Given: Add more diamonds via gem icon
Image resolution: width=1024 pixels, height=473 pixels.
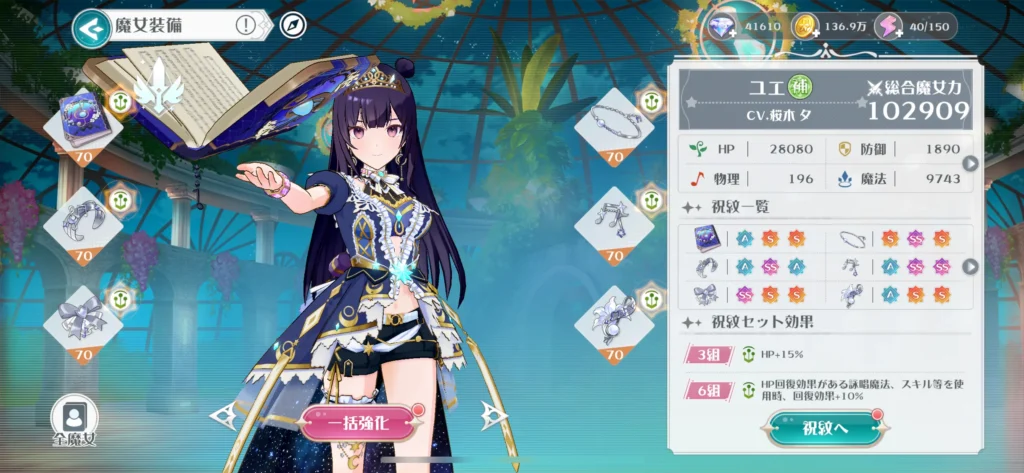Looking at the screenshot, I should [722, 27].
